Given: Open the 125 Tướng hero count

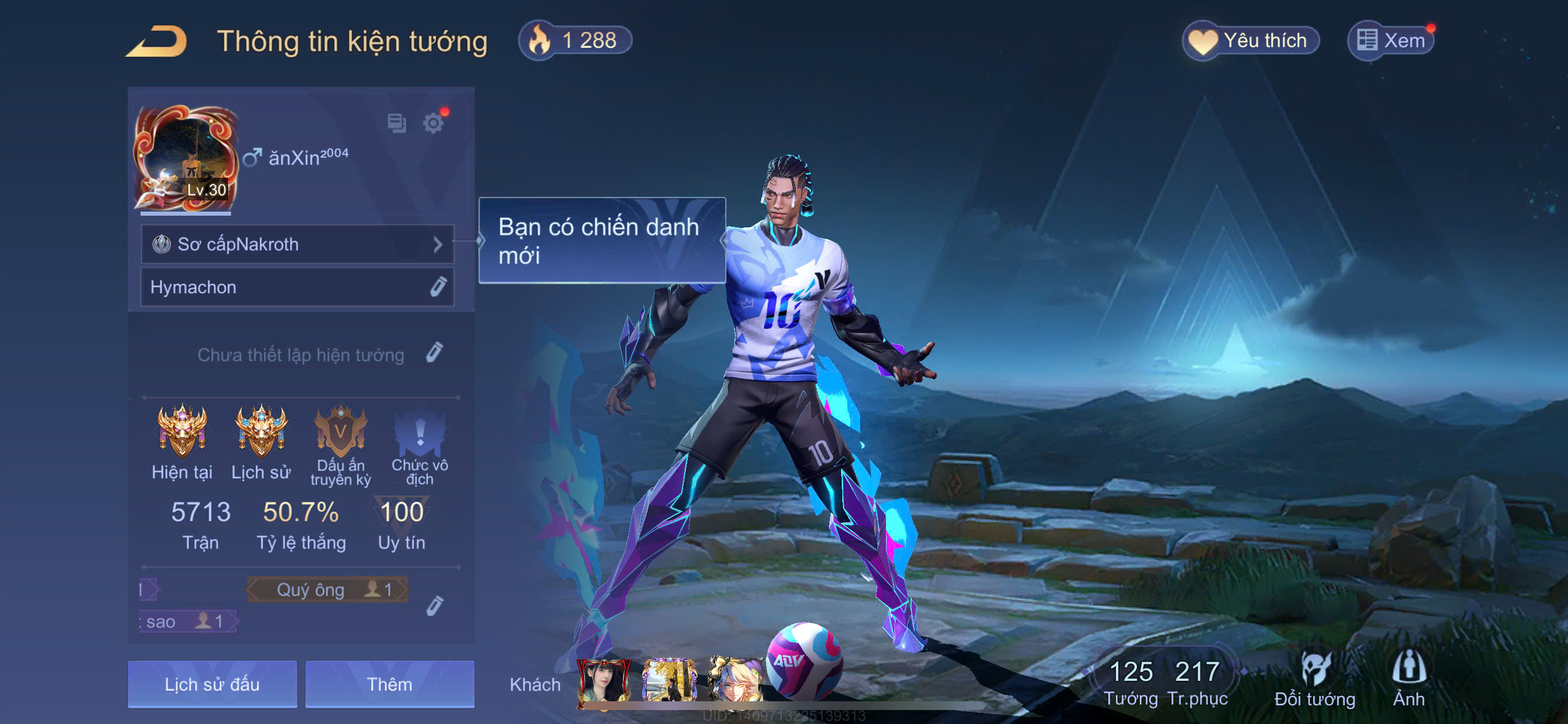Looking at the screenshot, I should click(1130, 683).
